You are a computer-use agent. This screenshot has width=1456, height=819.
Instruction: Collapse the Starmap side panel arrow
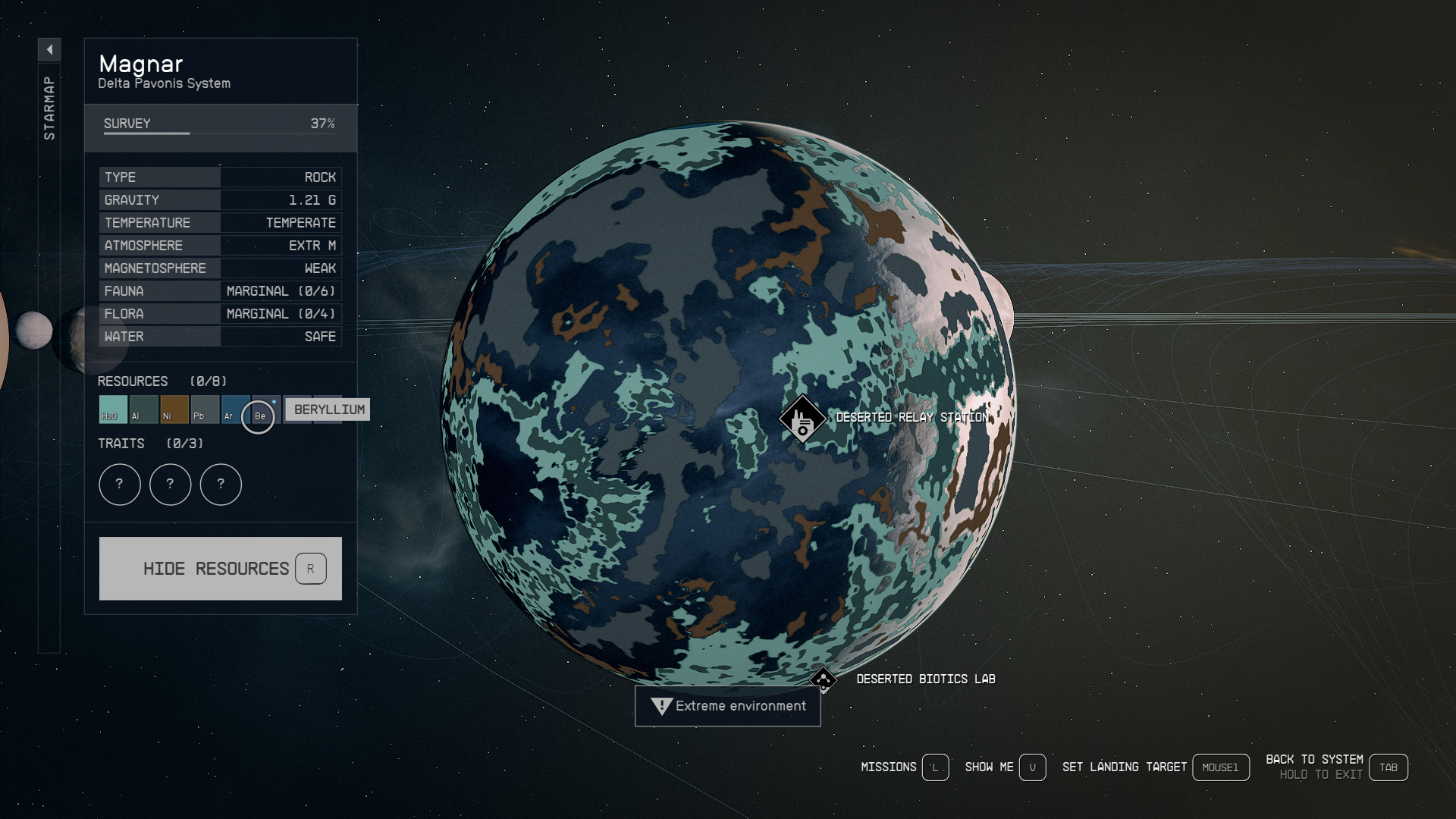(x=49, y=50)
